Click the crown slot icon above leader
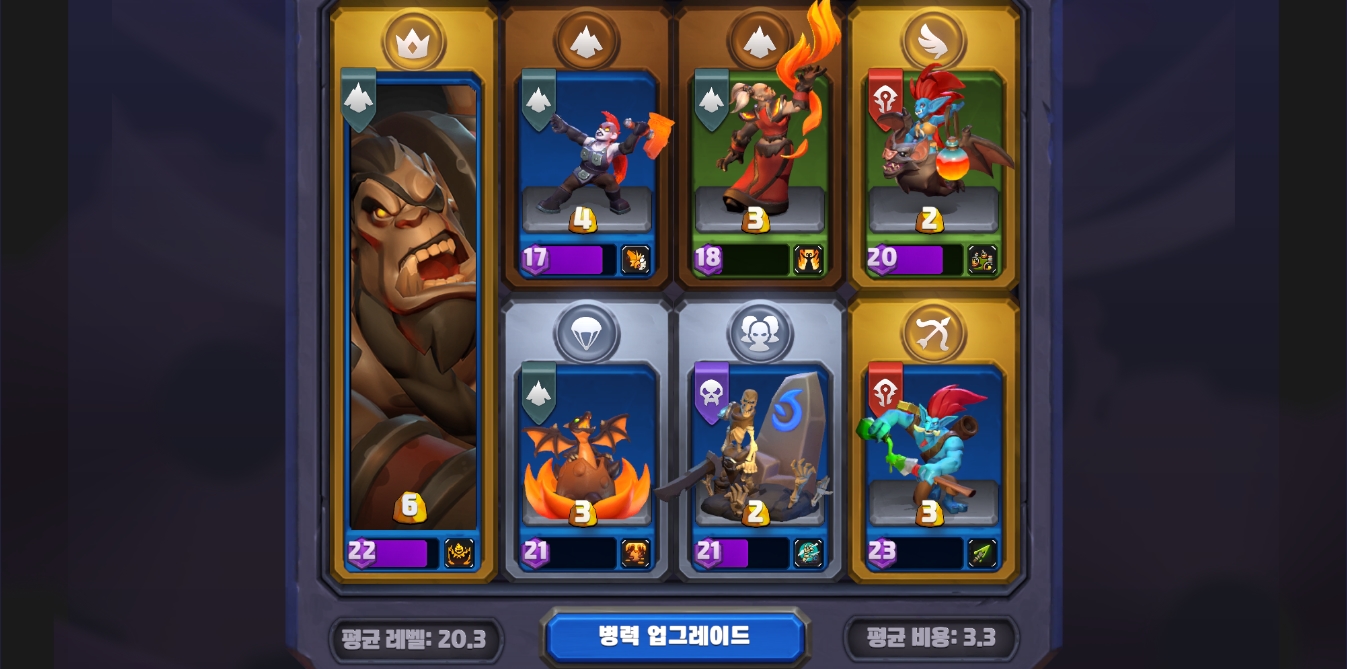This screenshot has height=669, width=1347. pos(413,41)
